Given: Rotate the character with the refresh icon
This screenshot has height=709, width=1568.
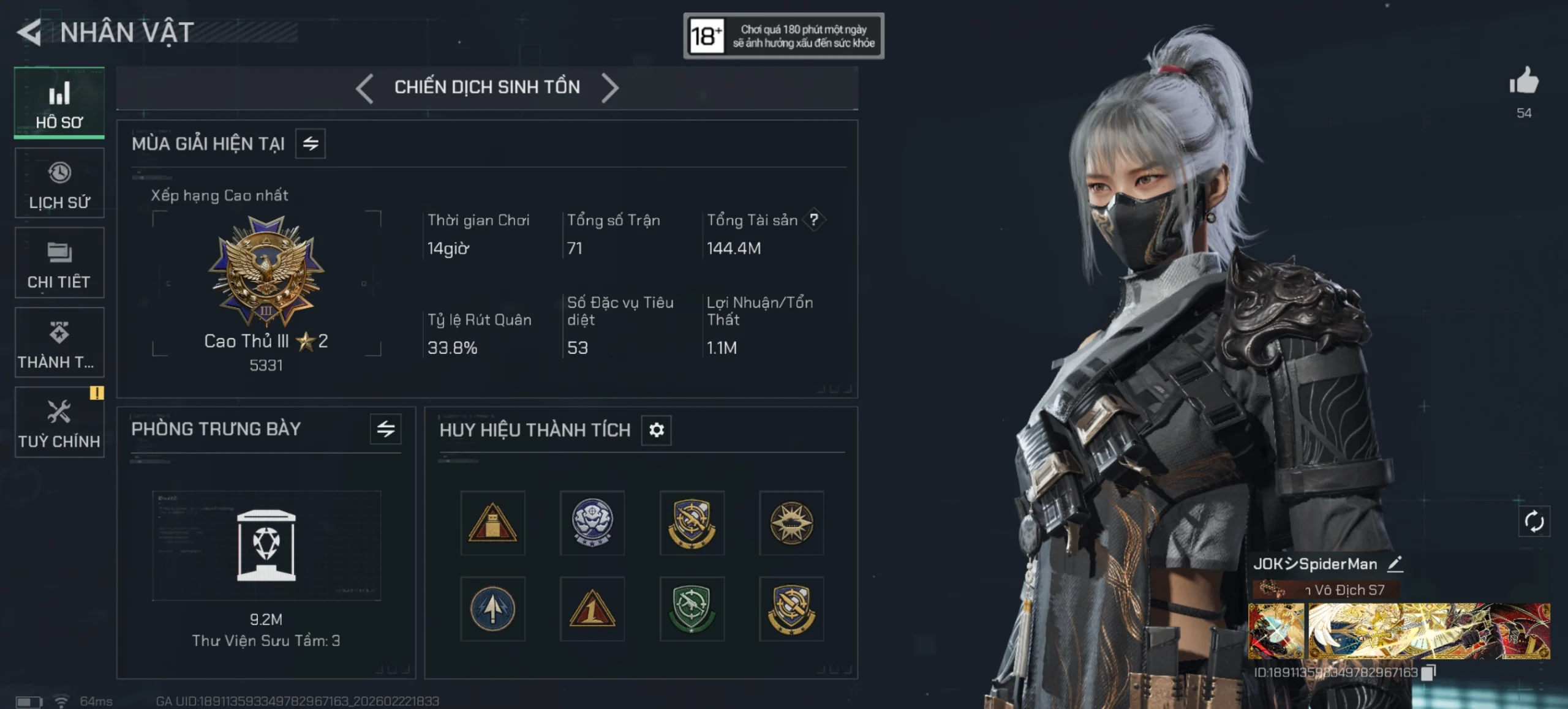Looking at the screenshot, I should coord(1534,522).
